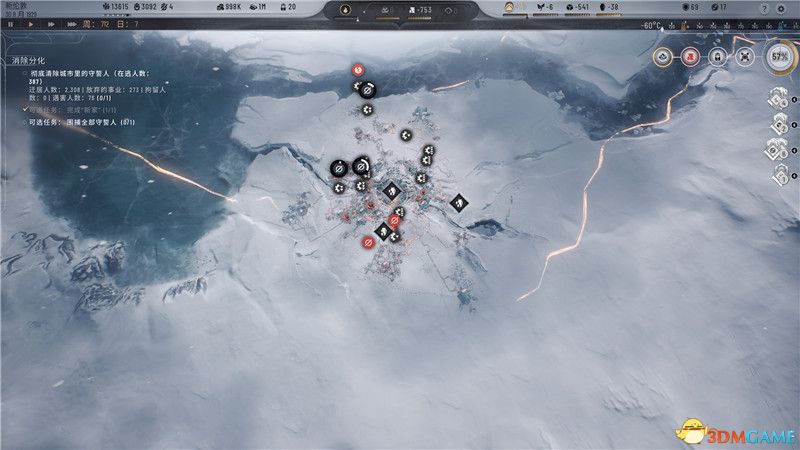Open the 57% circular progress dial

pyautogui.click(x=779, y=57)
